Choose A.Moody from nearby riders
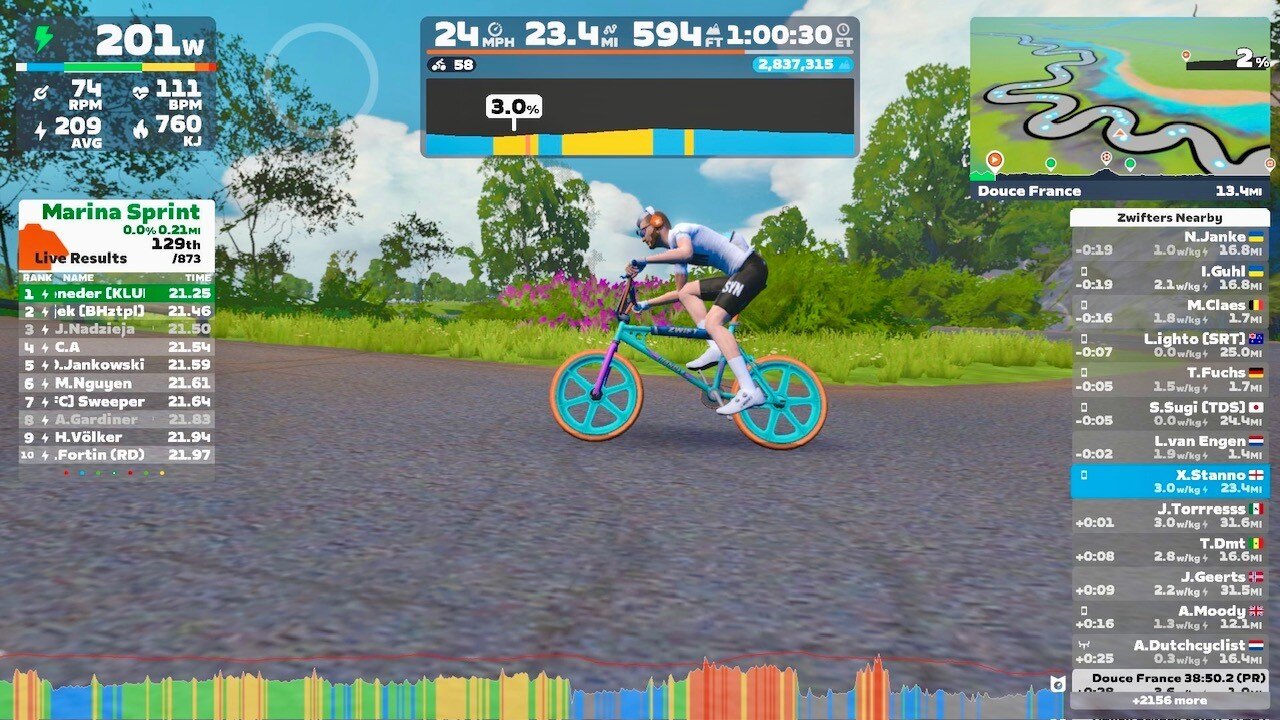This screenshot has height=720, width=1280. [x=1169, y=618]
